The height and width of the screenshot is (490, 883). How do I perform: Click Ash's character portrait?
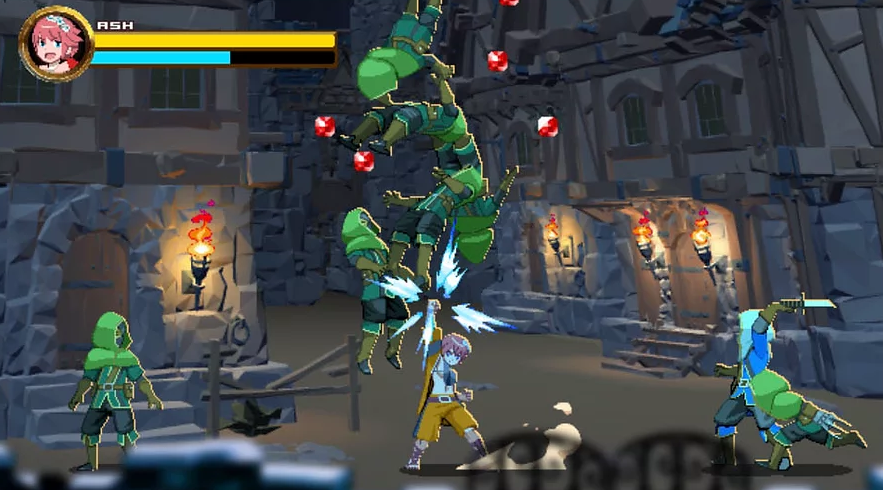[55, 43]
